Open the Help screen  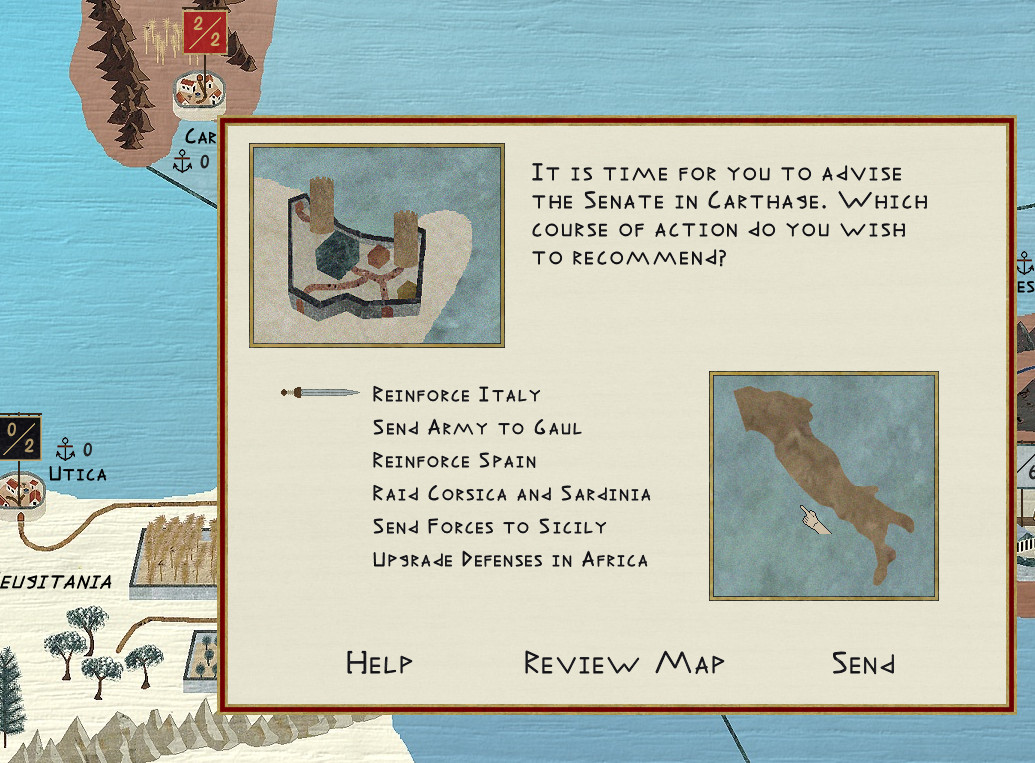click(379, 663)
